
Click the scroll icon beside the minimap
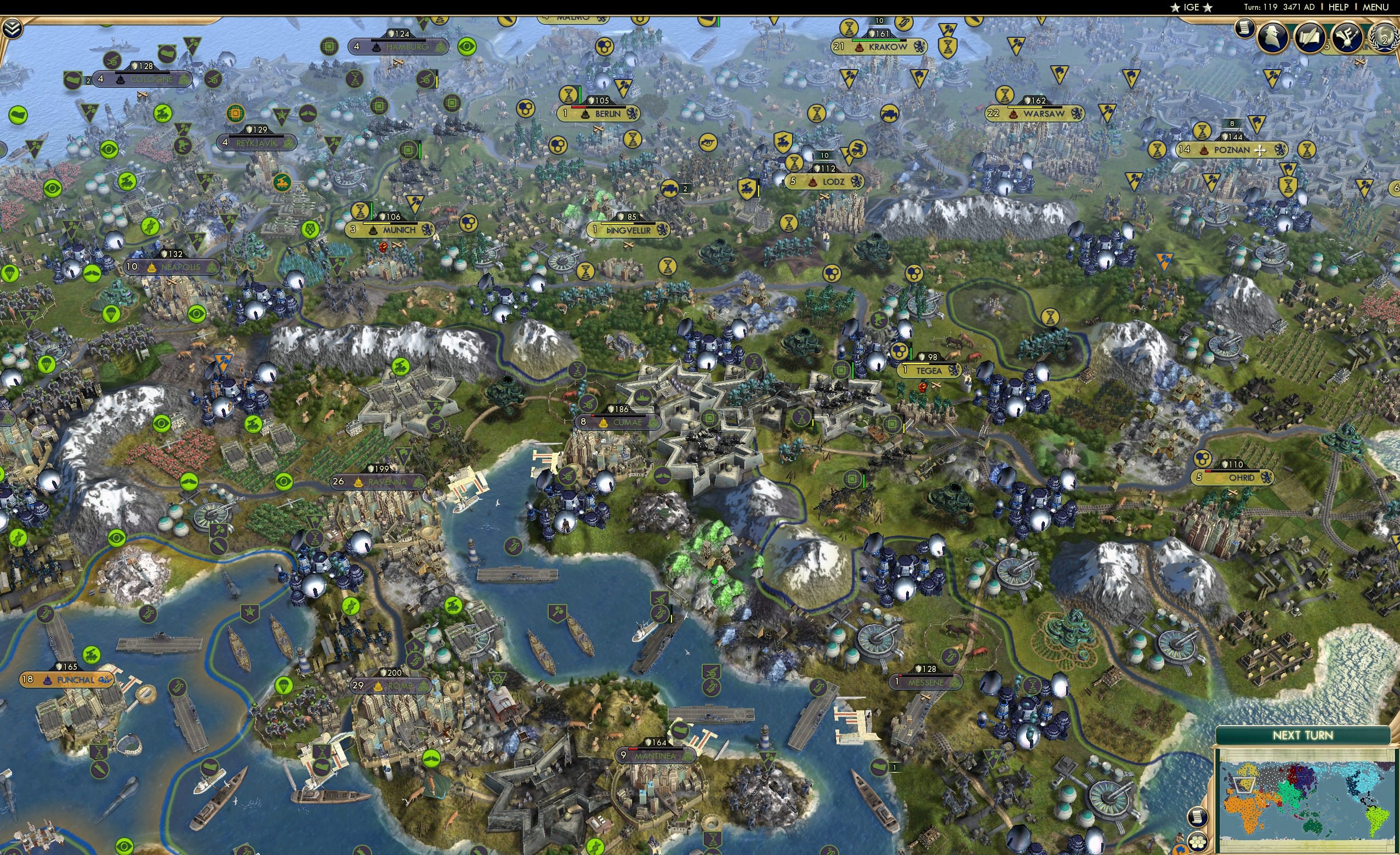(1198, 818)
